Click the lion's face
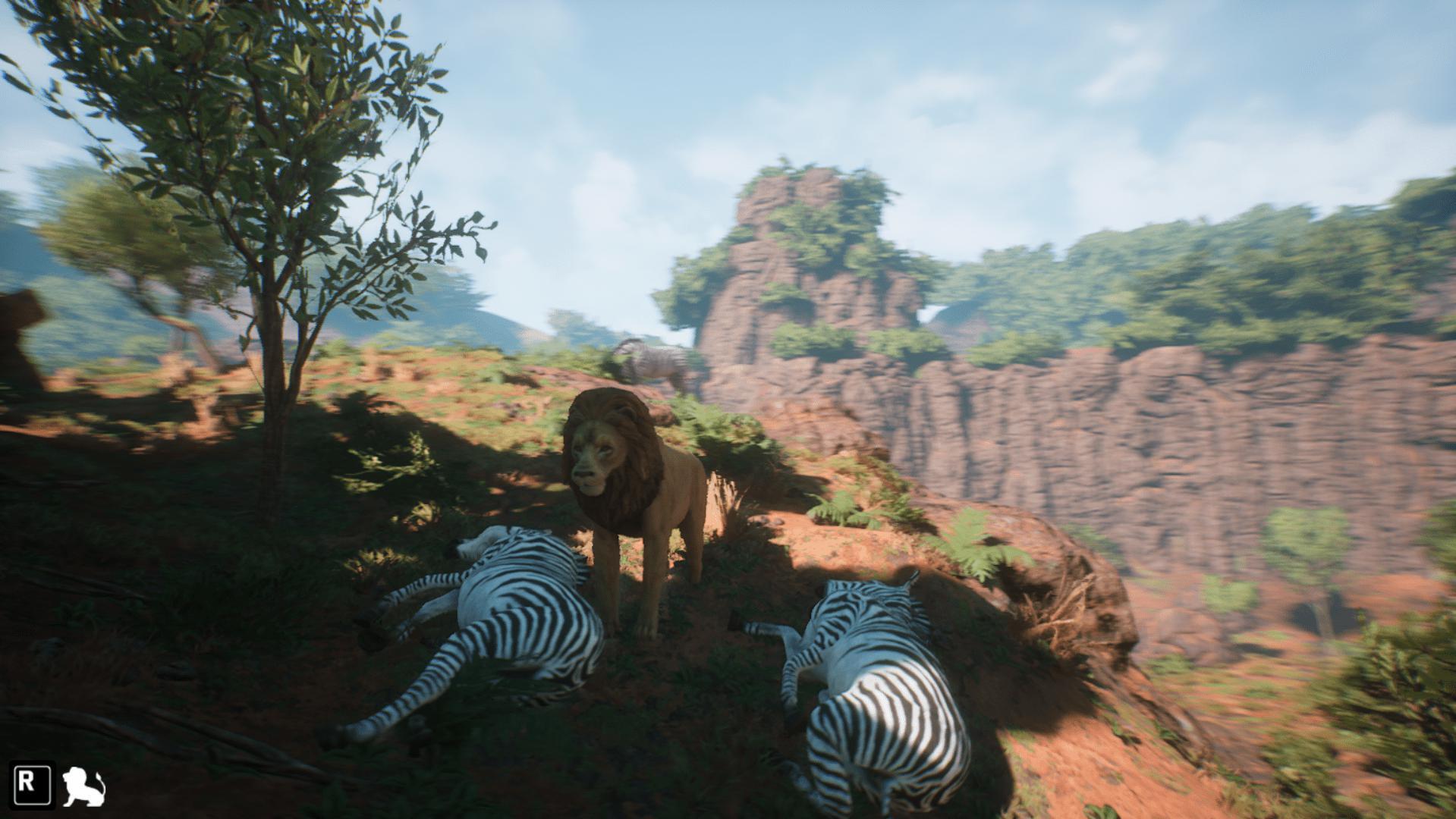The height and width of the screenshot is (819, 1456). click(x=593, y=455)
